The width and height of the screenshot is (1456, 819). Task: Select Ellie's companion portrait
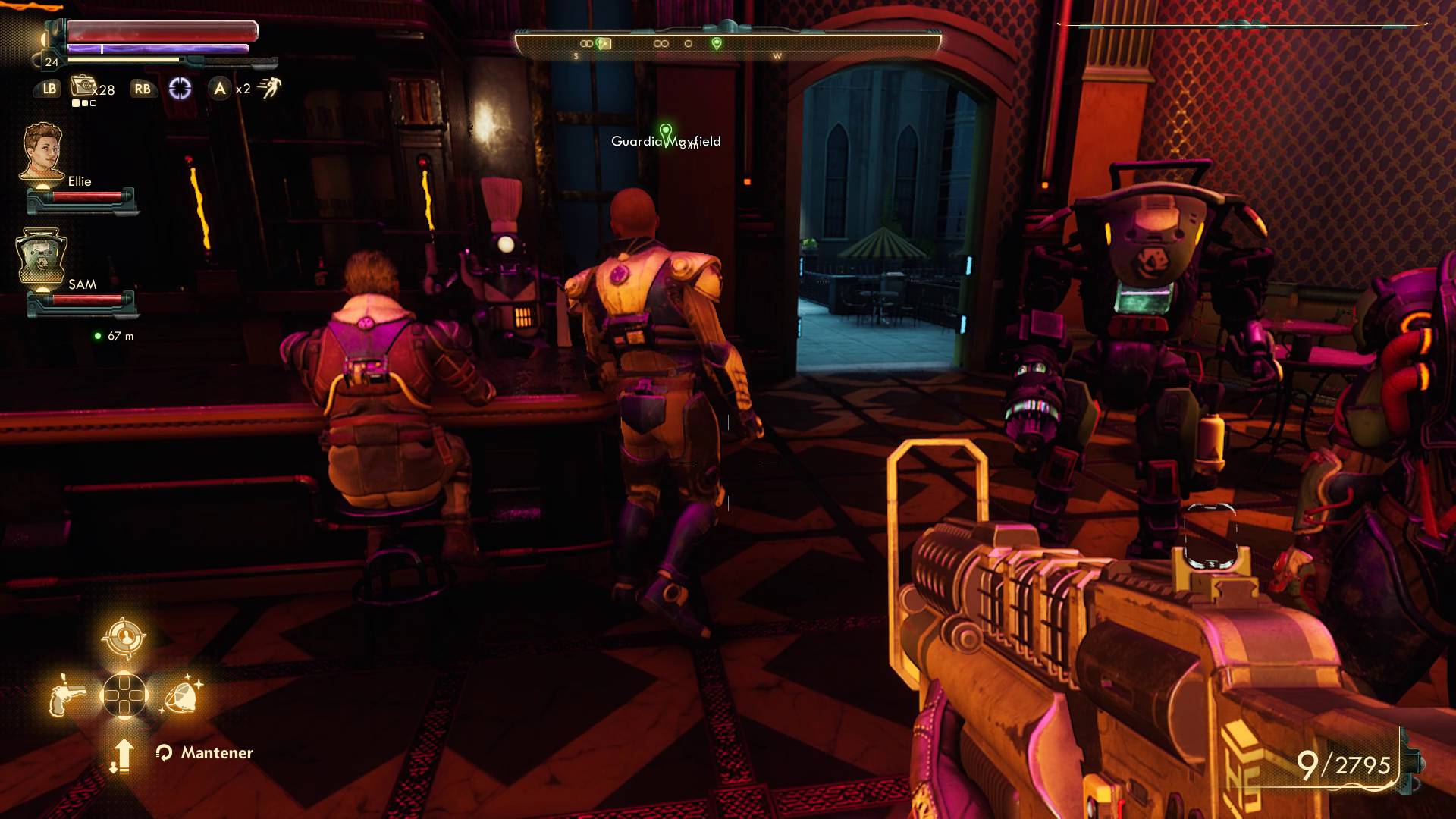click(x=42, y=152)
